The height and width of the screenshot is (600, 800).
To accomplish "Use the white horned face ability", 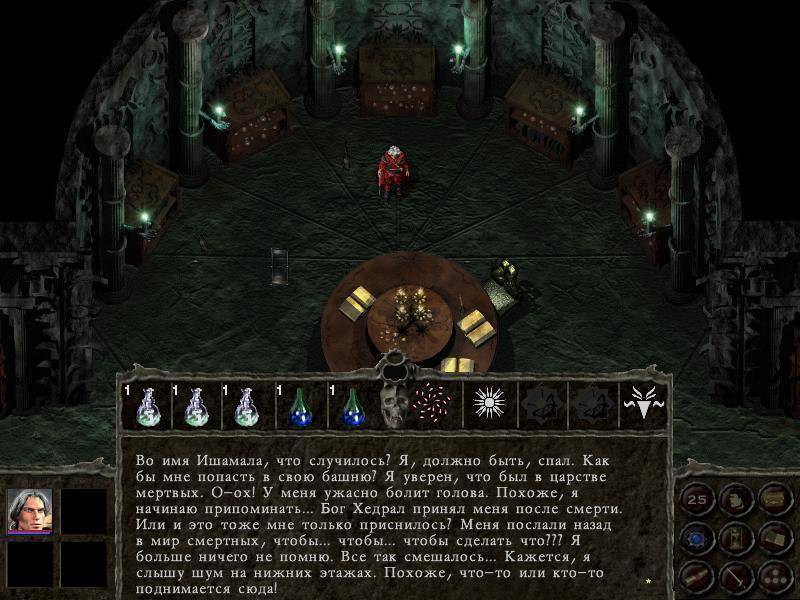I will click(643, 403).
